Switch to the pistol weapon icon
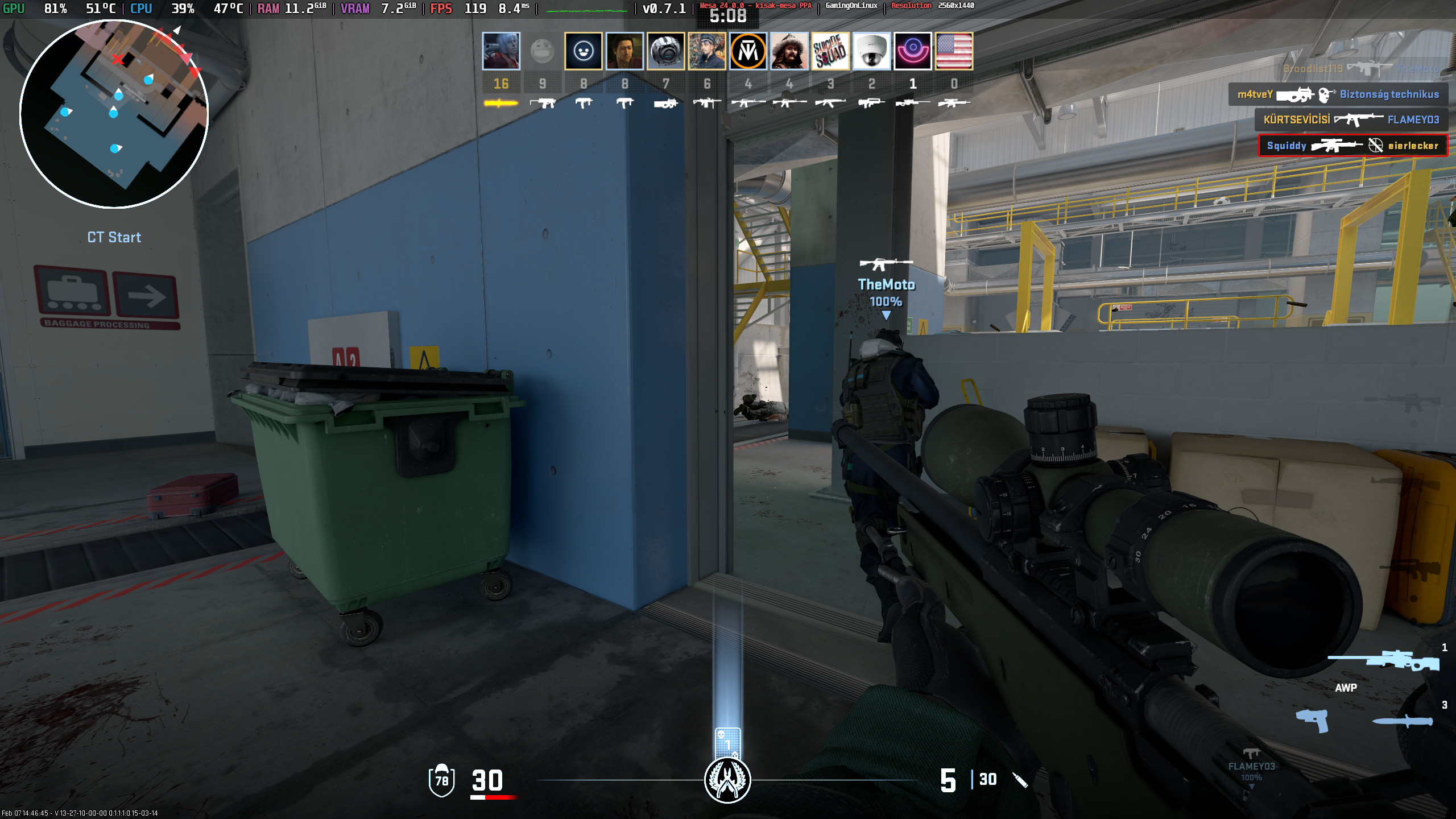The width and height of the screenshot is (1456, 819). tap(1312, 721)
